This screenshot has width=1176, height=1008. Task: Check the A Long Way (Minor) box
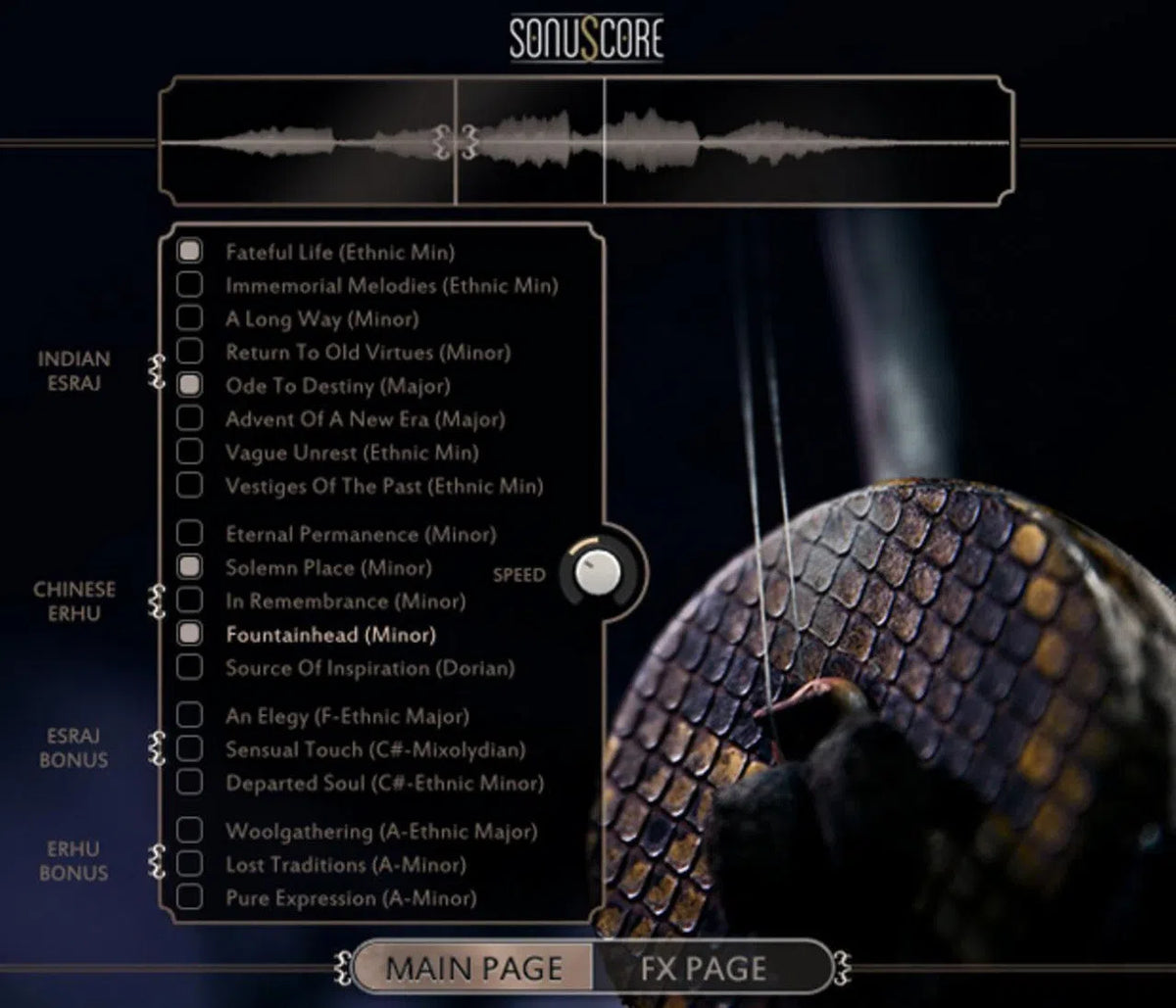click(x=189, y=318)
